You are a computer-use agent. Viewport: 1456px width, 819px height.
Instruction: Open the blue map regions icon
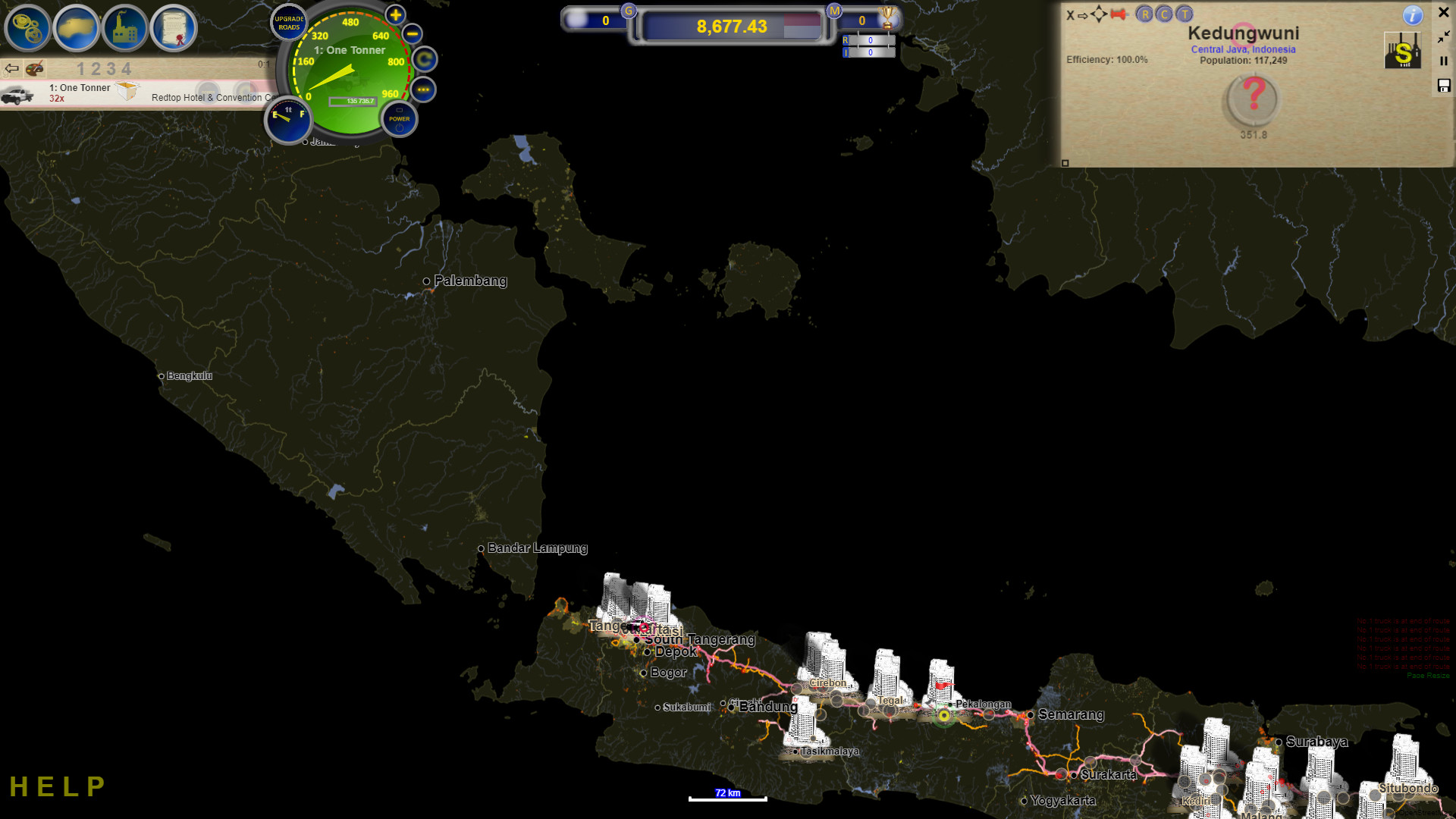(77, 28)
